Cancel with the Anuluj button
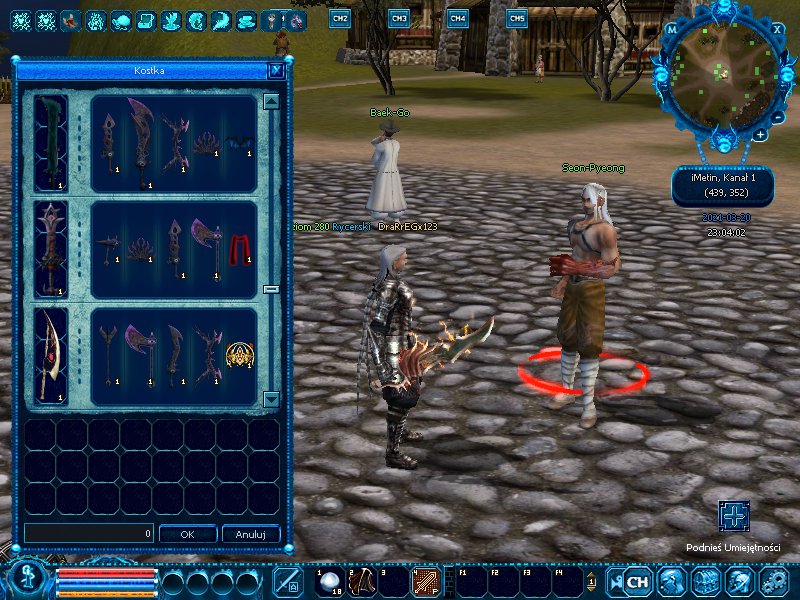The width and height of the screenshot is (800, 600). point(250,534)
